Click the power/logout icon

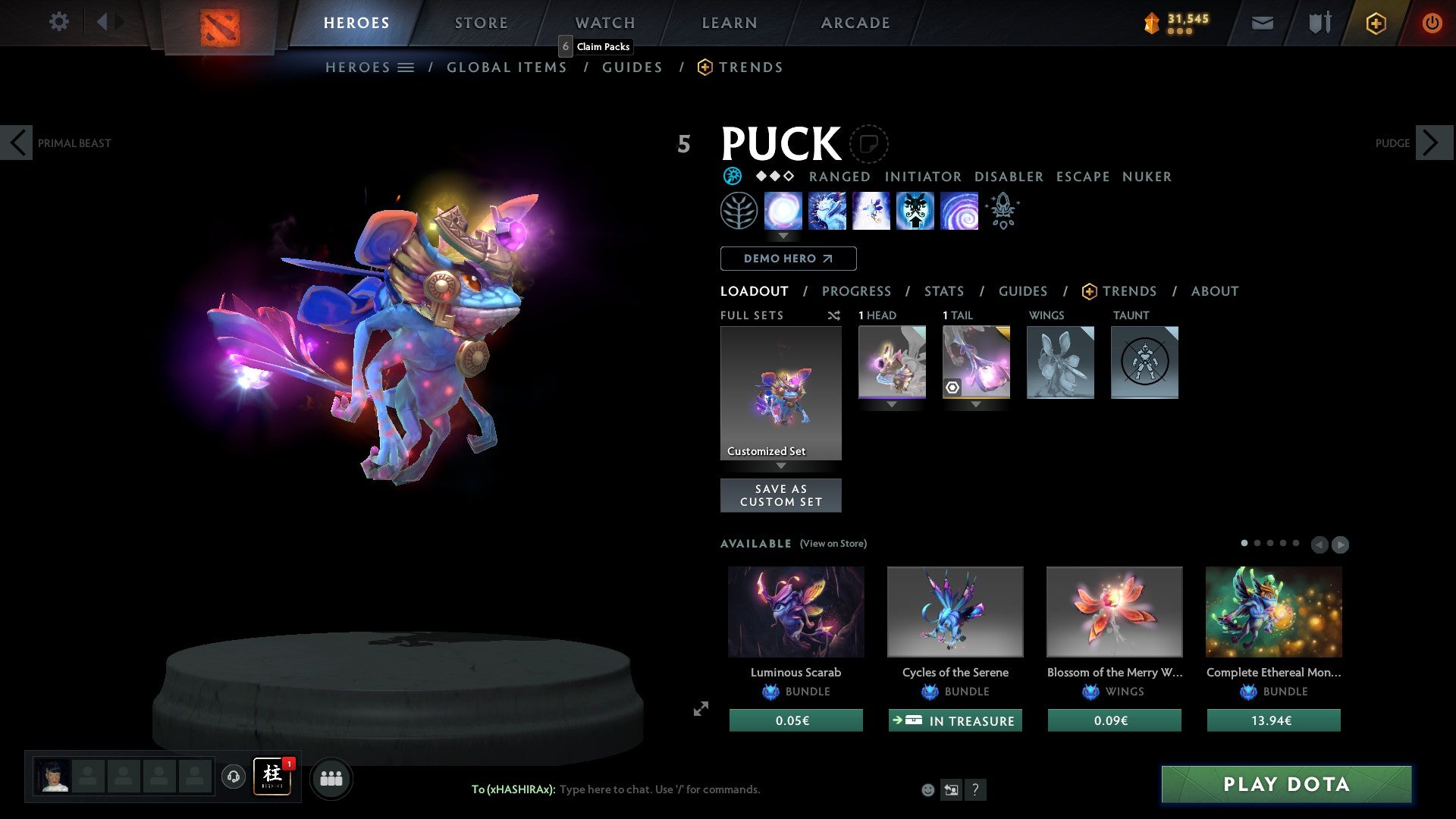click(1433, 23)
